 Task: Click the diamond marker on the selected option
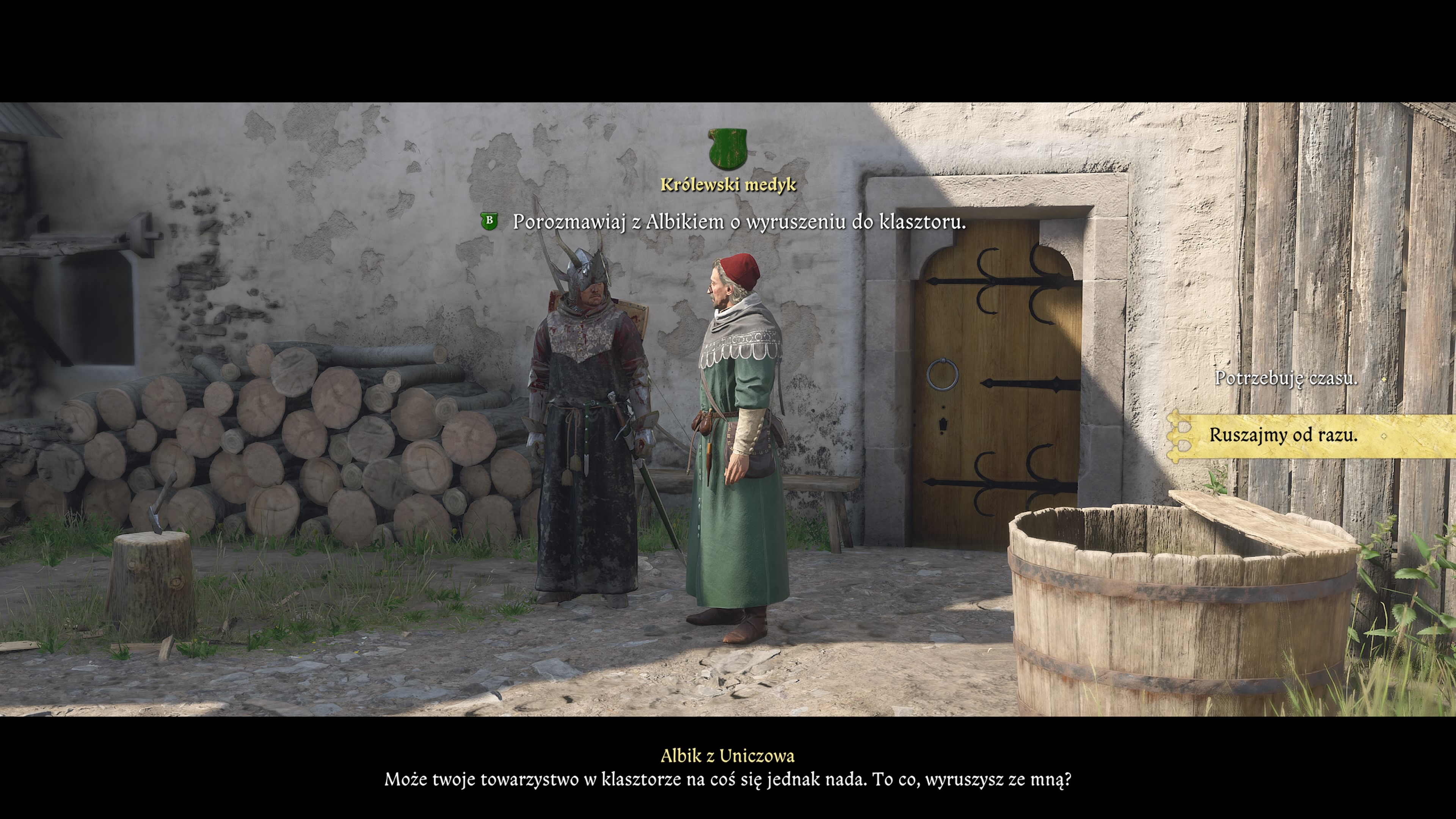1385,436
